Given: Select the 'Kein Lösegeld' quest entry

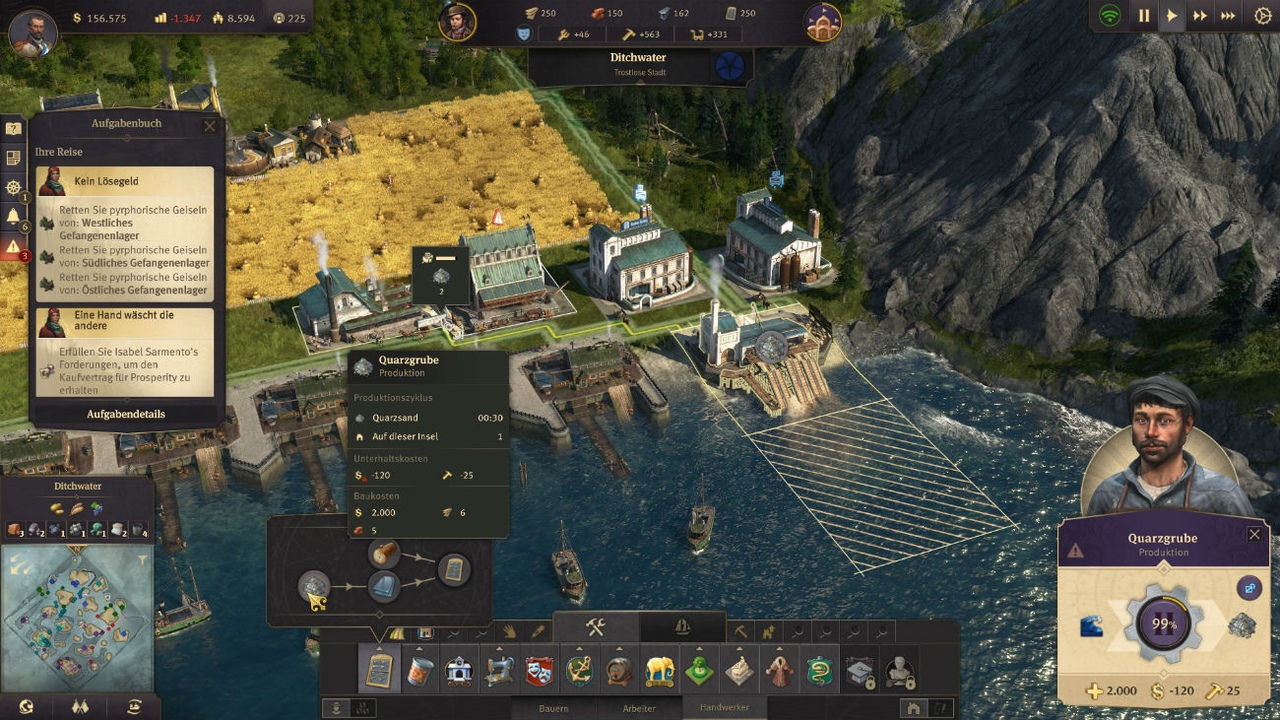Looking at the screenshot, I should [x=126, y=181].
